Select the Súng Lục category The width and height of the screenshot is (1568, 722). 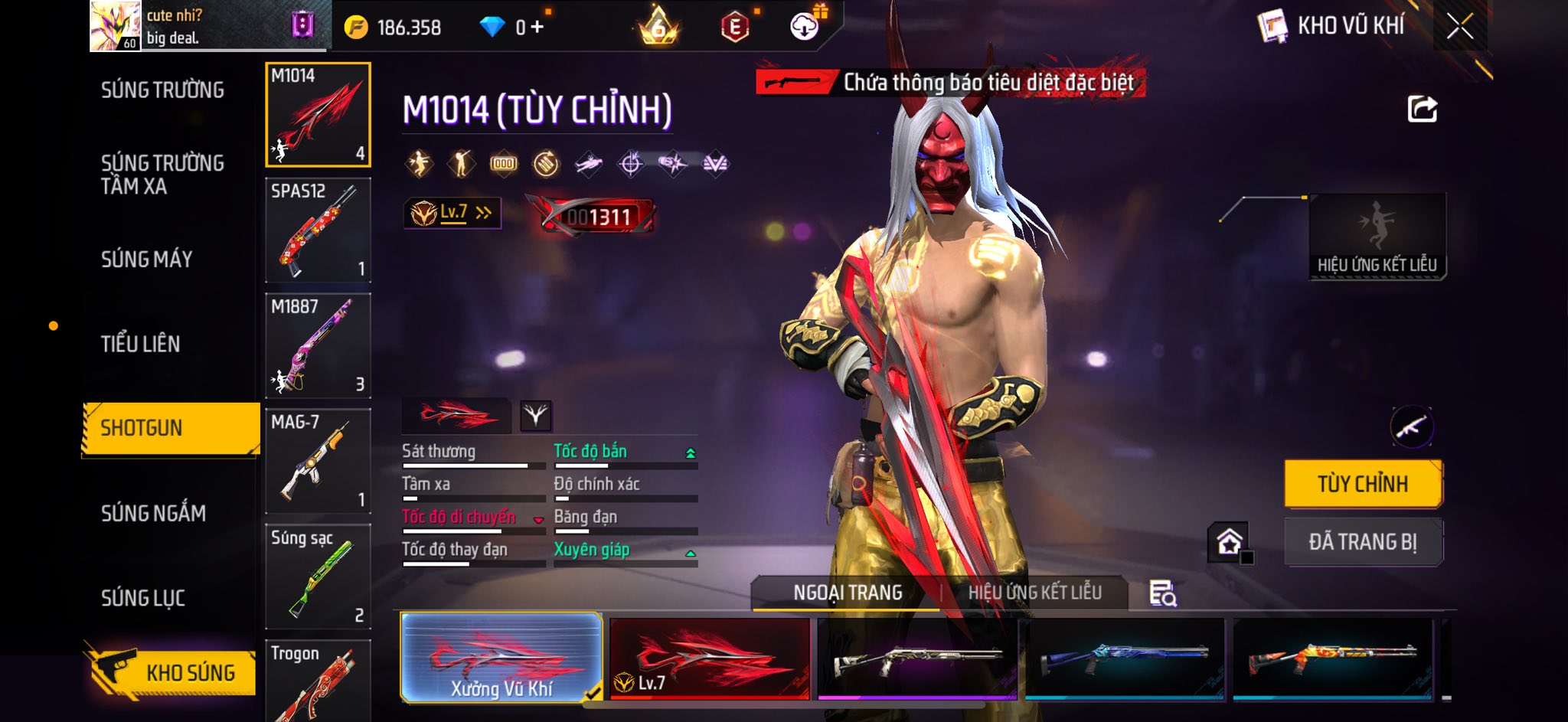[142, 598]
